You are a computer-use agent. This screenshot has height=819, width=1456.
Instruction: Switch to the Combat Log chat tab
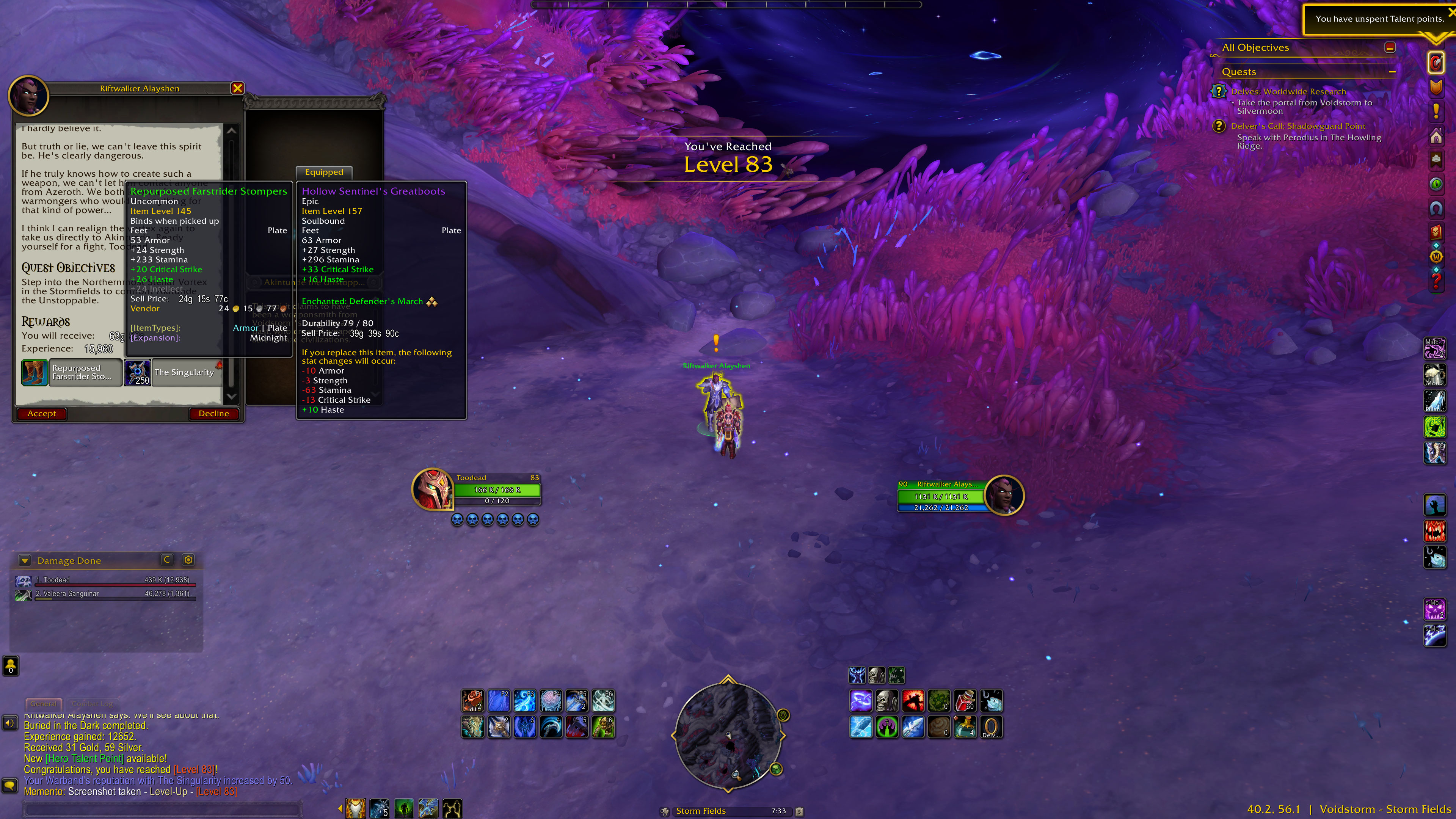93,704
